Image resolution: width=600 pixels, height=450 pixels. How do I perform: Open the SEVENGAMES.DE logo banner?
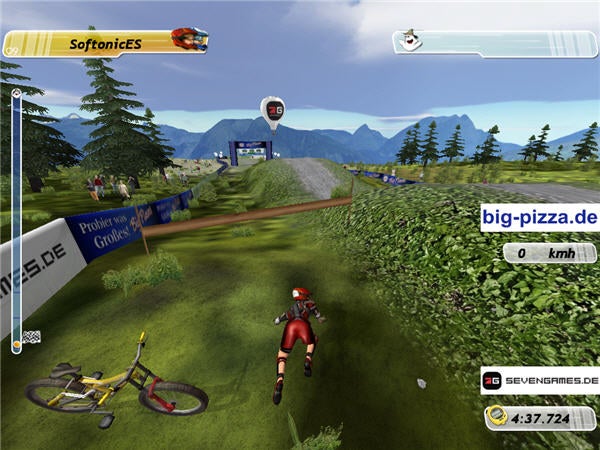pyautogui.click(x=538, y=381)
